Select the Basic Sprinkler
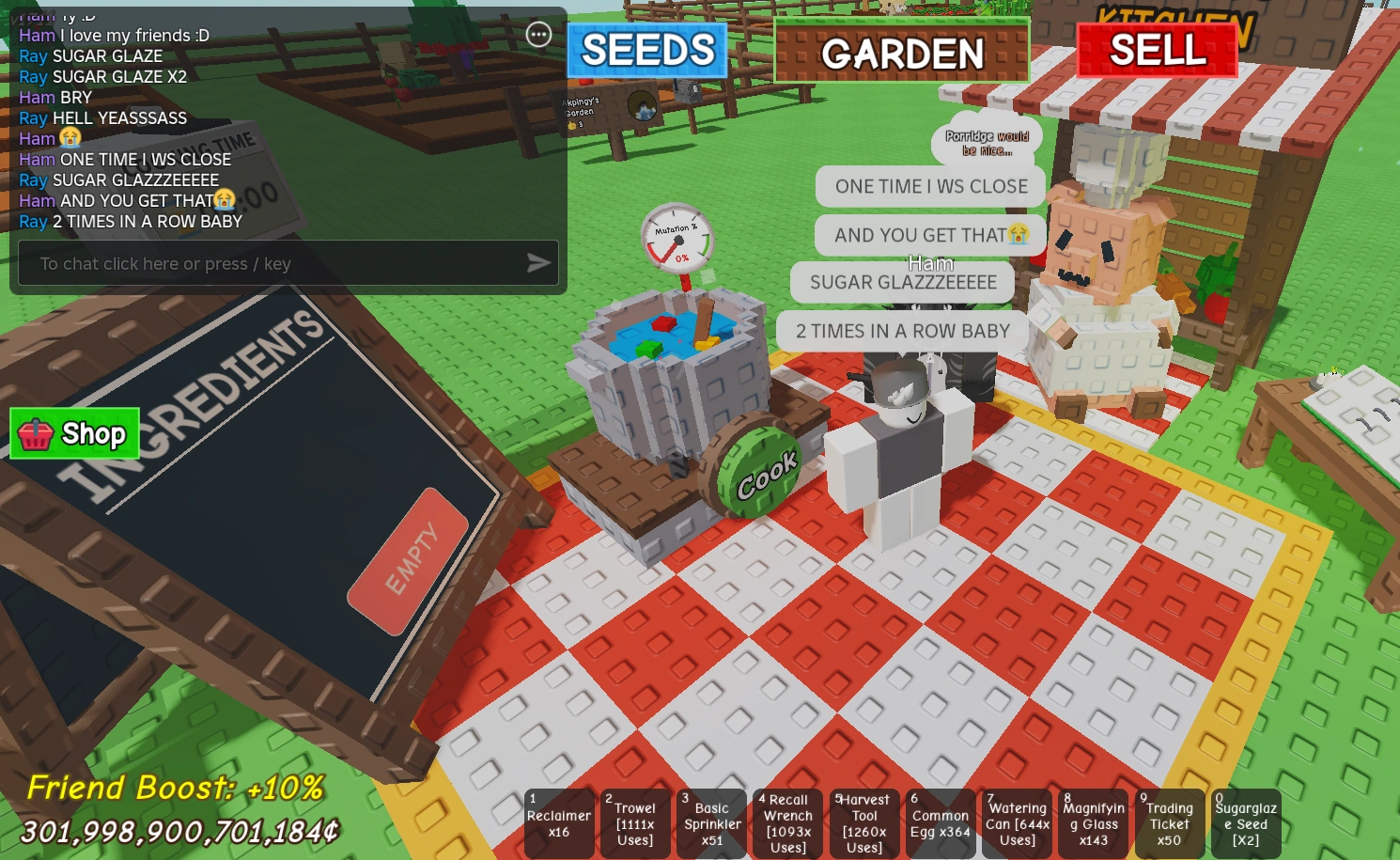The image size is (1400, 860). pyautogui.click(x=711, y=822)
